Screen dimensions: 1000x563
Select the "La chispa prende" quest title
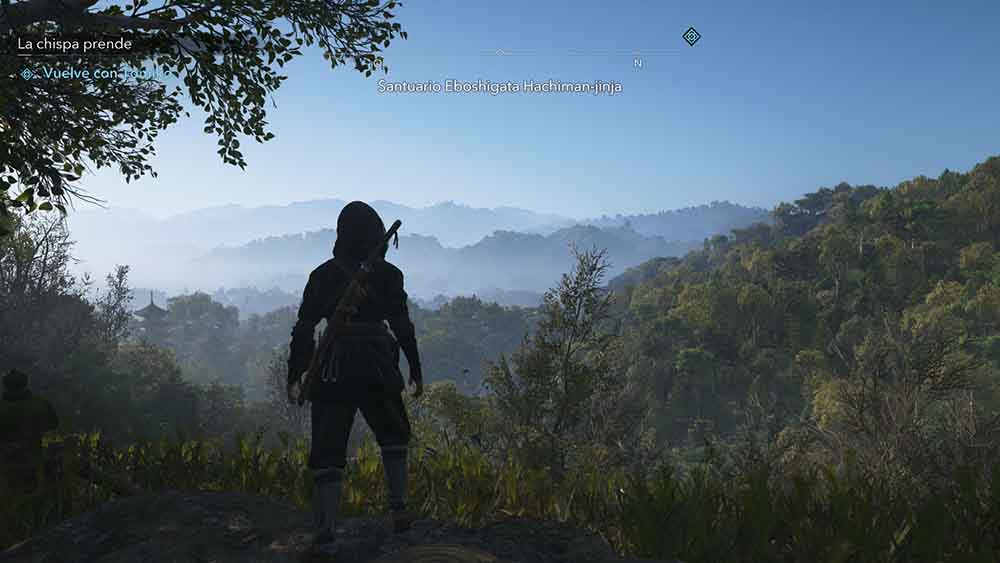pyautogui.click(x=75, y=44)
